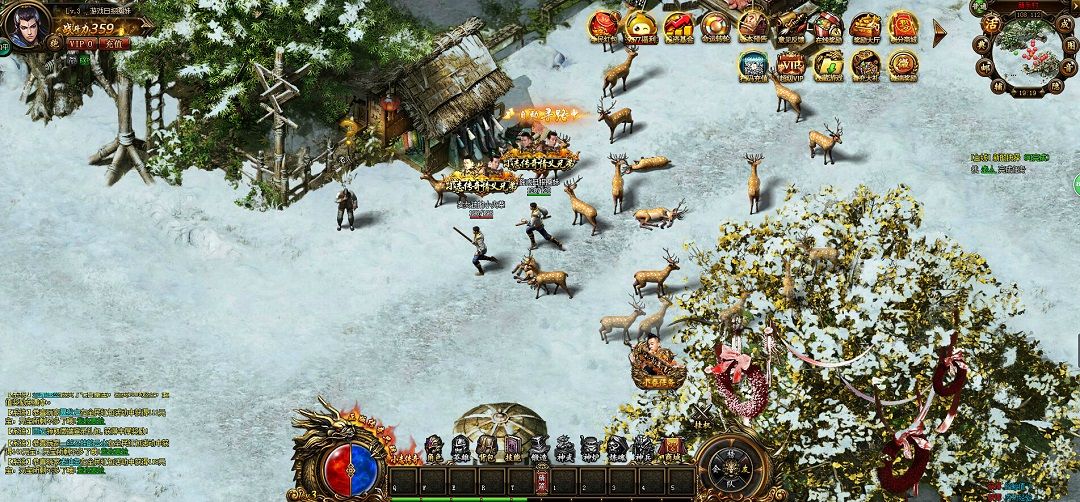Open the 锻造 forging menu
This screenshot has height=502, width=1080.
(538, 447)
